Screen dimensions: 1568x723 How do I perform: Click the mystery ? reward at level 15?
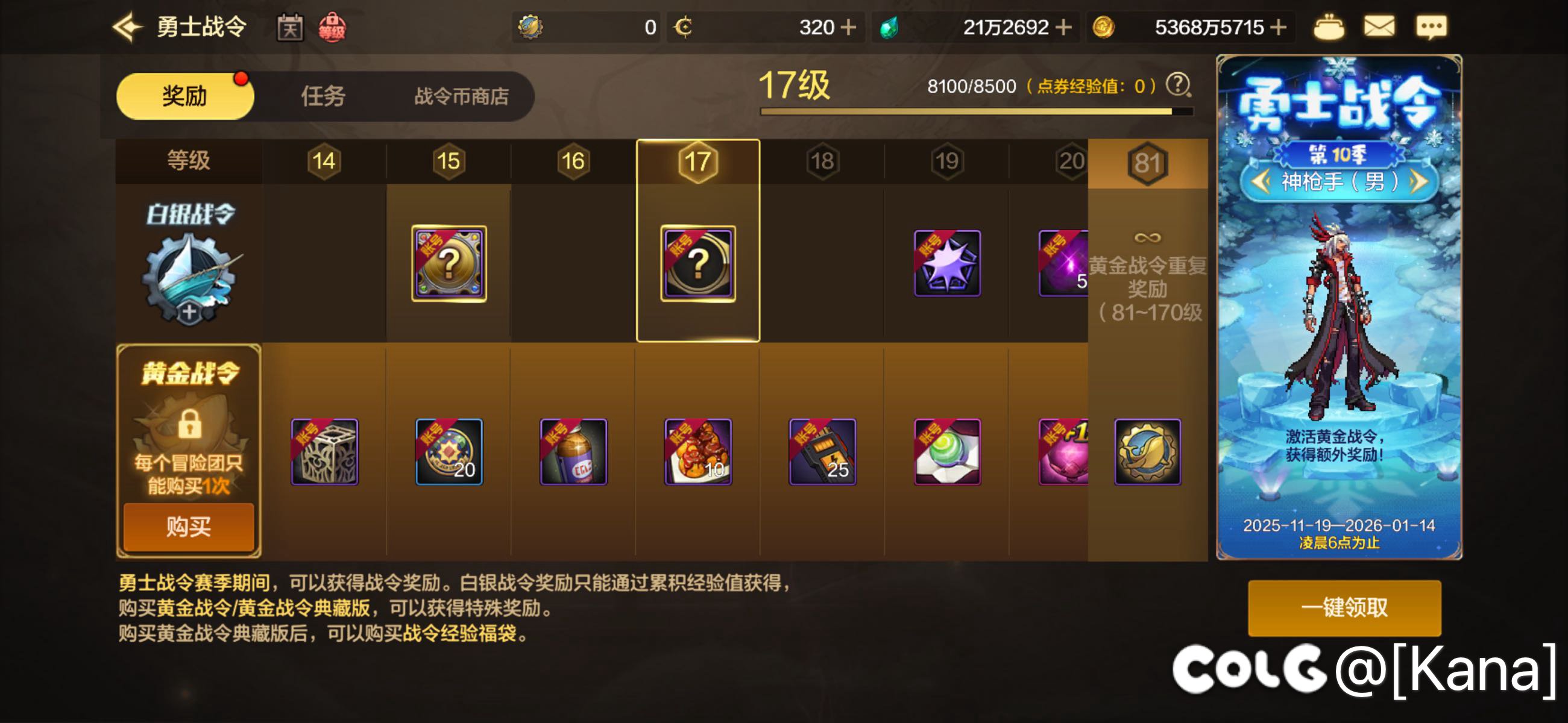[449, 264]
